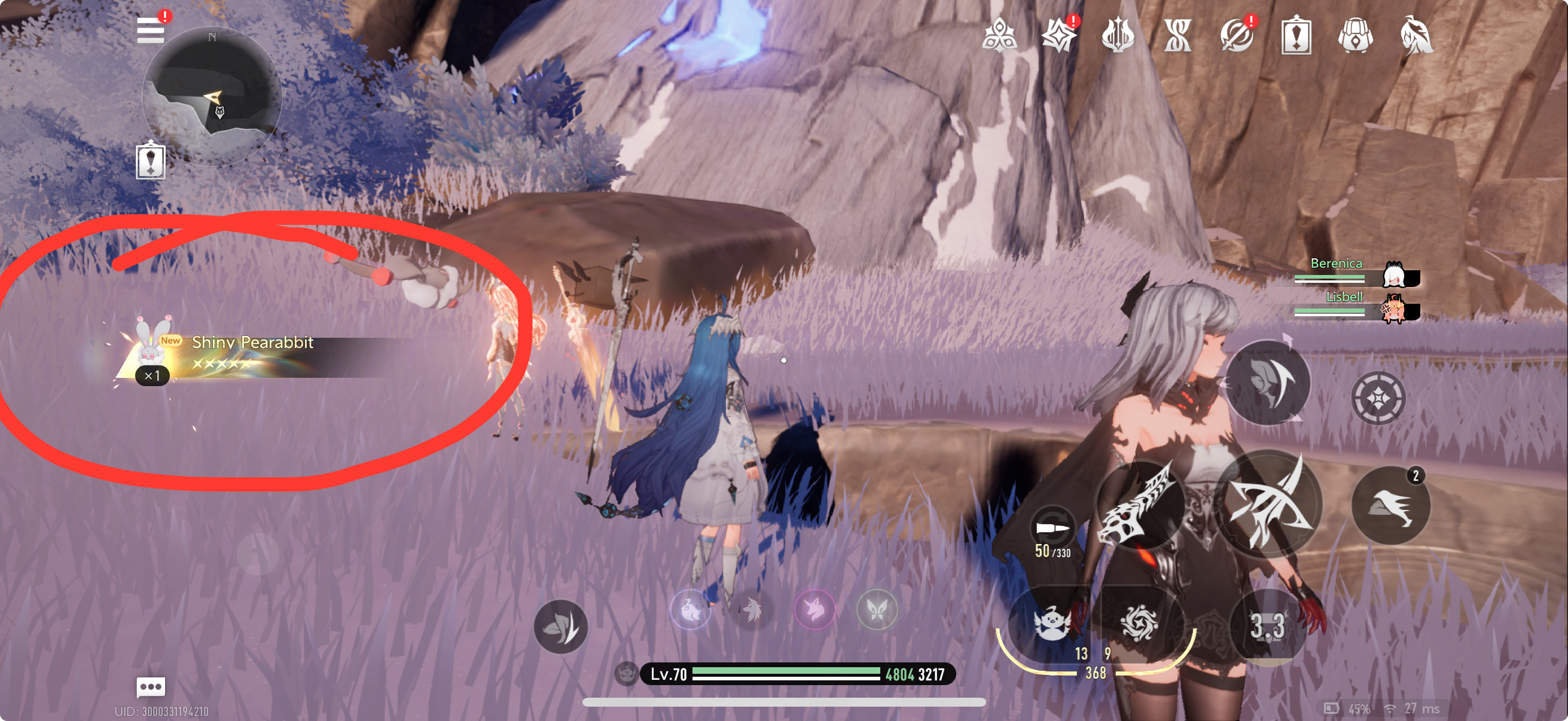
Task: Open the quest card below the minimap
Action: pos(150,161)
